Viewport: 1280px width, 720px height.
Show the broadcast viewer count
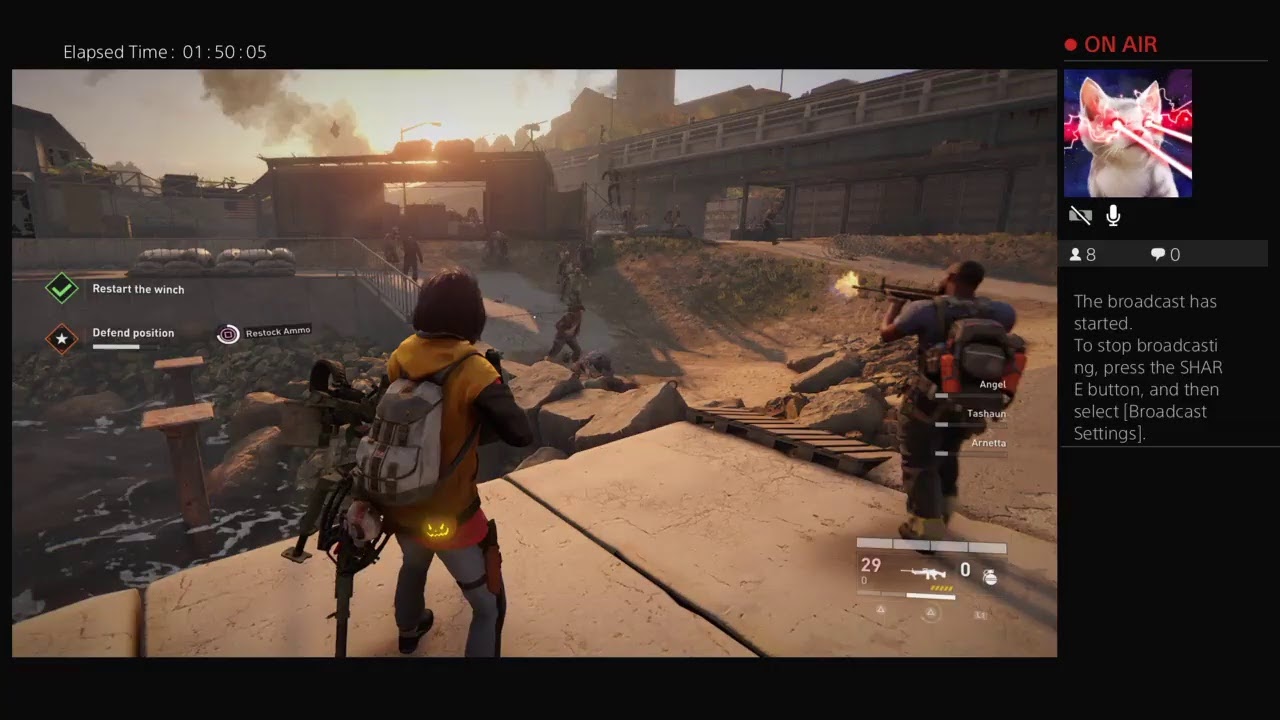(x=1083, y=255)
